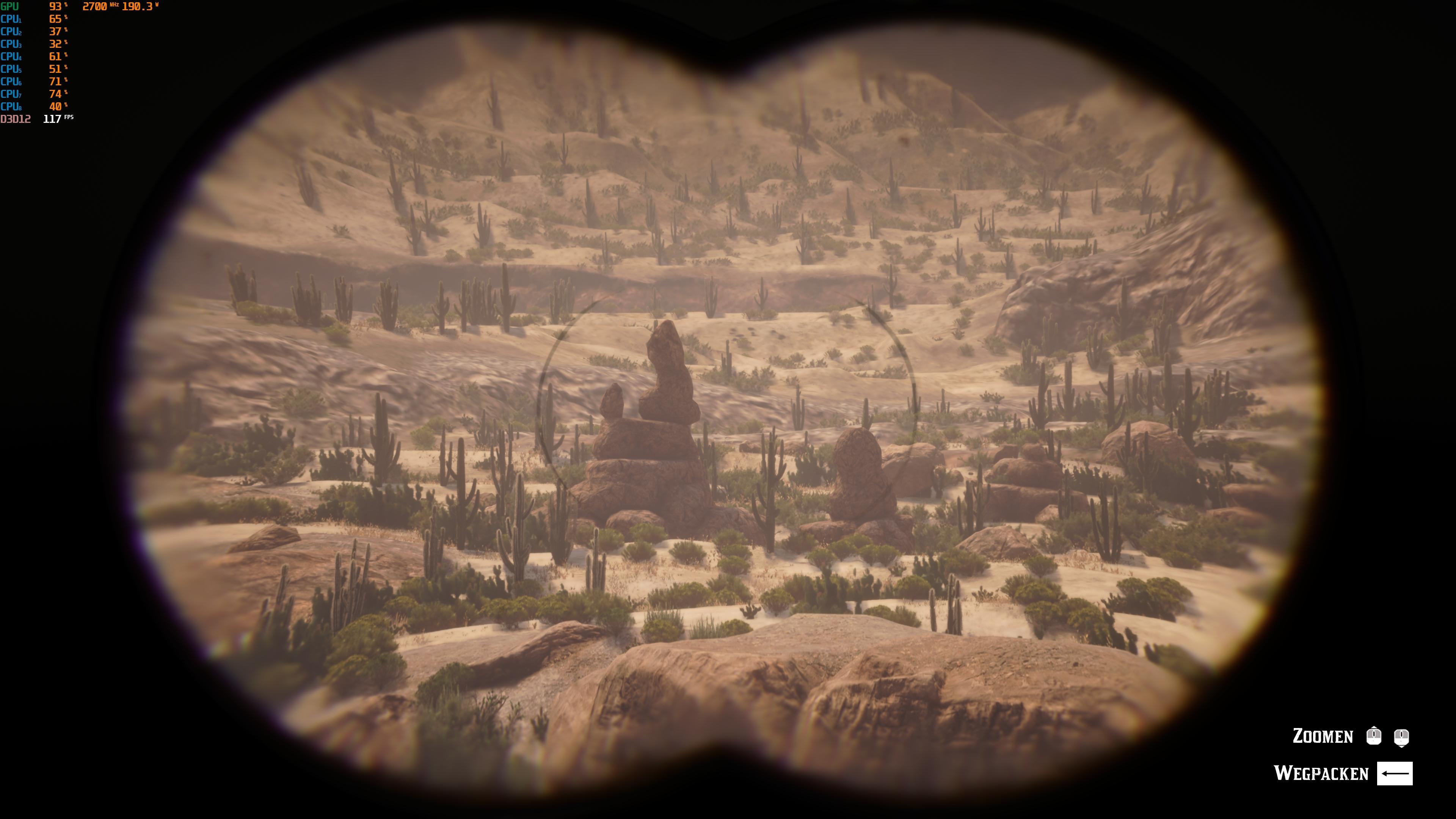The width and height of the screenshot is (1456, 819).
Task: Select the CPU1 usage entry showing 65%
Action: (x=55, y=19)
